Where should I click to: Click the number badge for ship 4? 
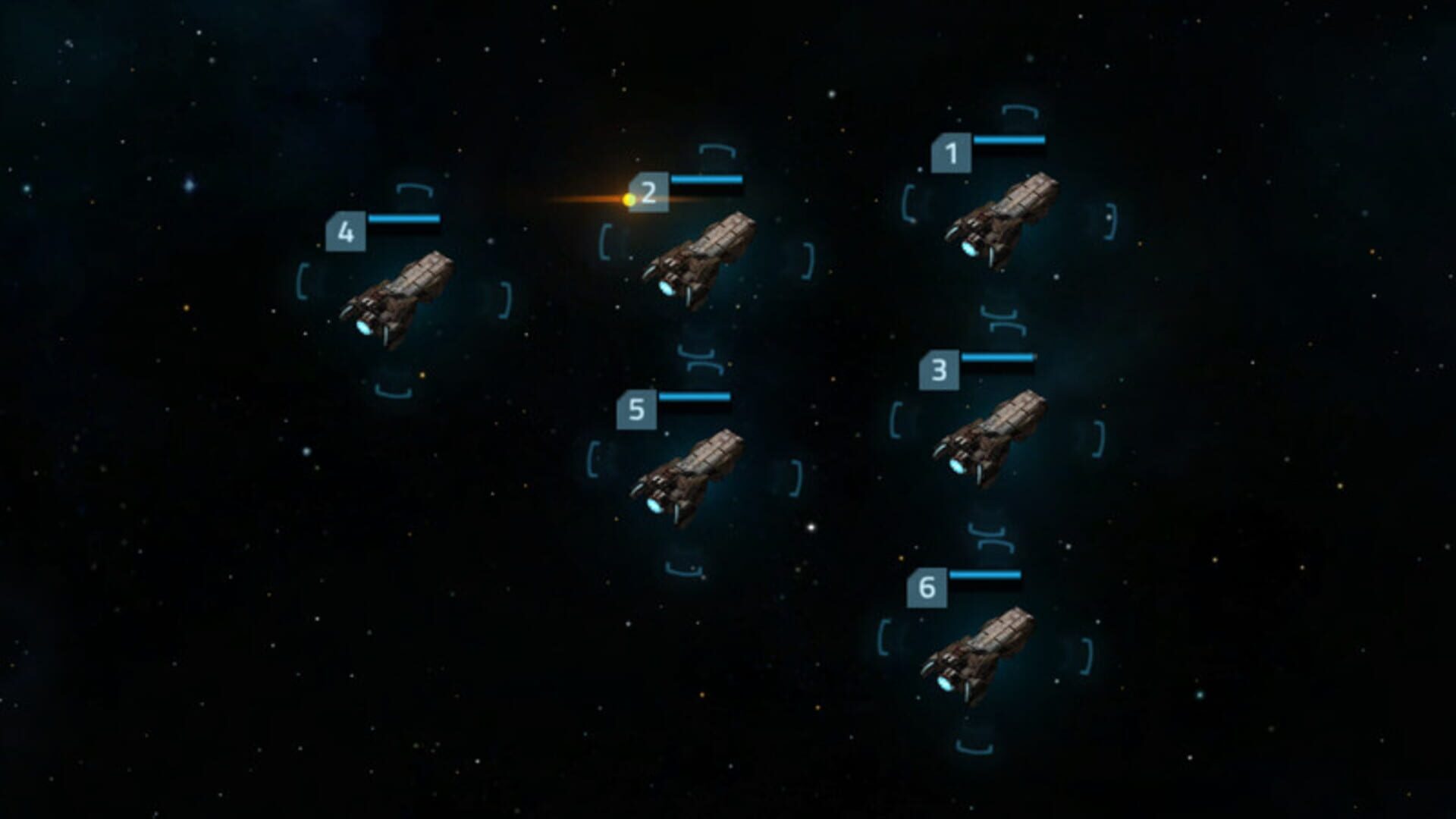pos(347,231)
